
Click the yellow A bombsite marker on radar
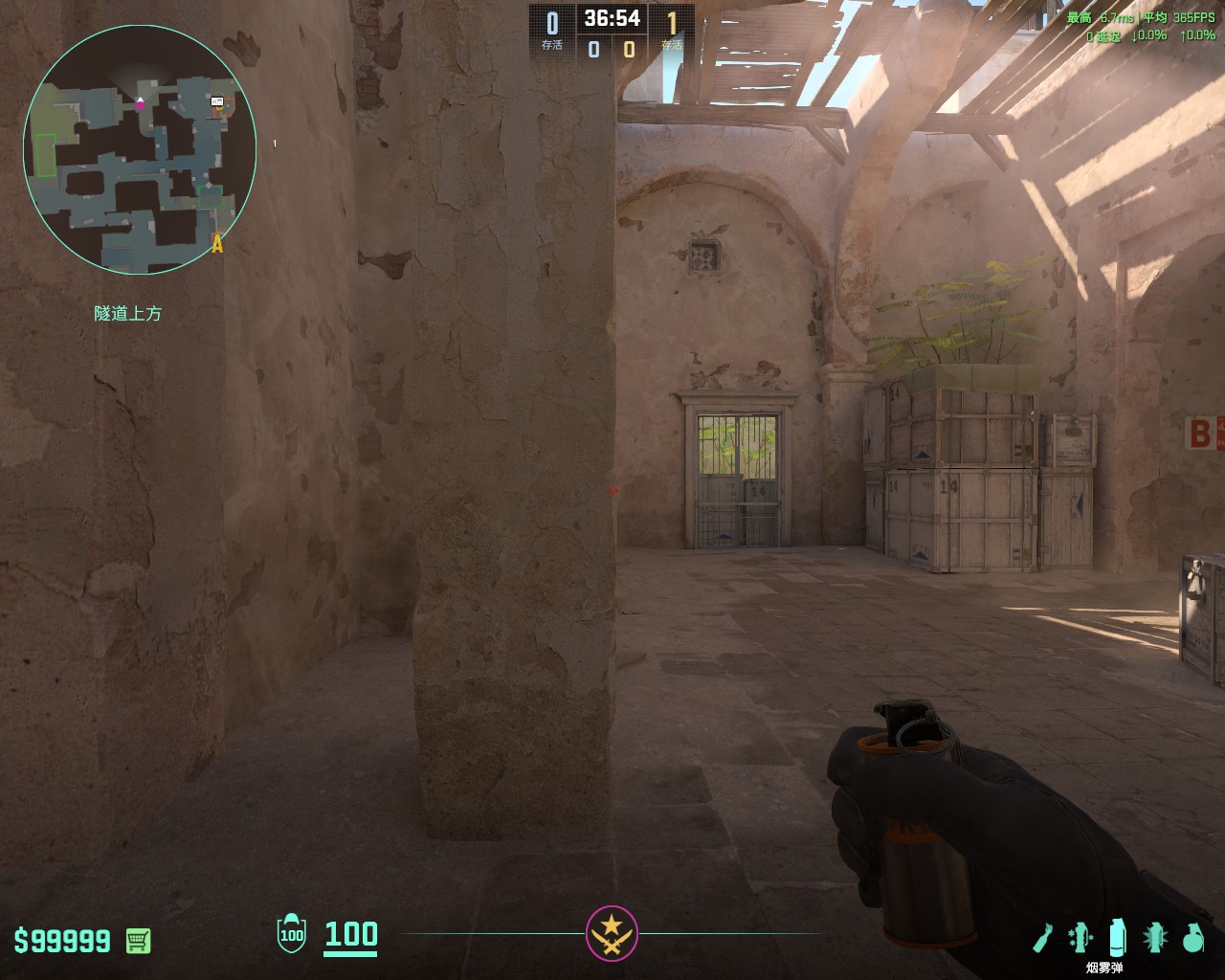(x=217, y=245)
